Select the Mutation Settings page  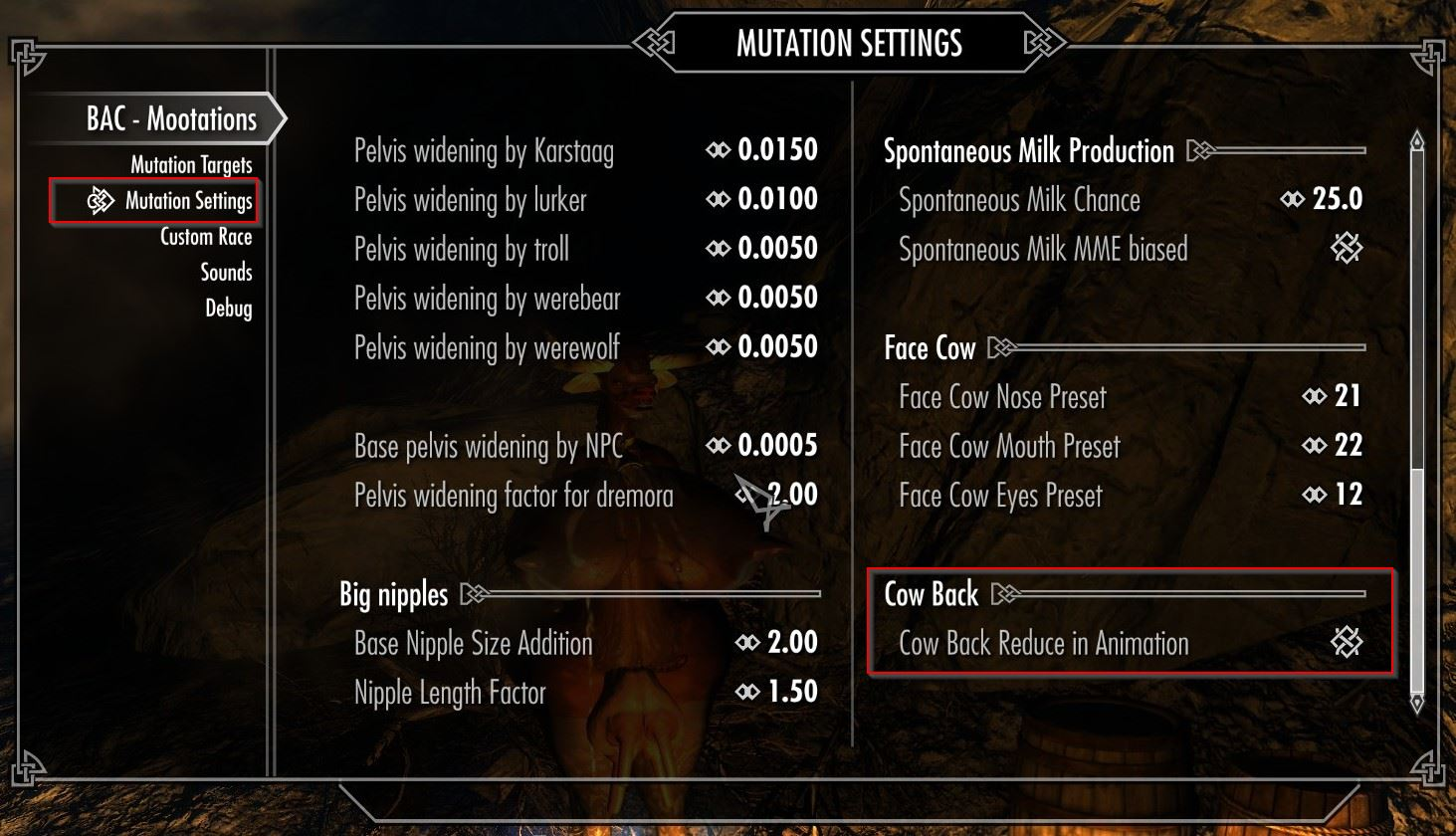188,201
